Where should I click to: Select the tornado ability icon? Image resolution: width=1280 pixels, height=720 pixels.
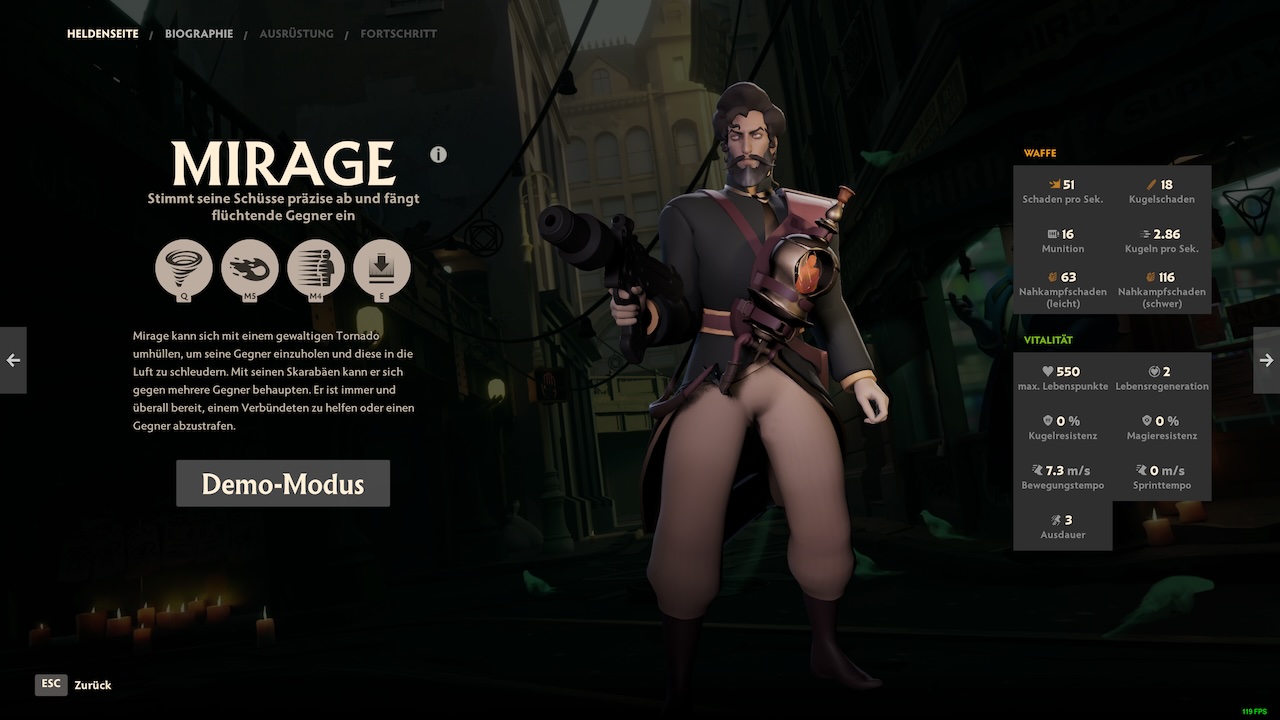pyautogui.click(x=183, y=268)
